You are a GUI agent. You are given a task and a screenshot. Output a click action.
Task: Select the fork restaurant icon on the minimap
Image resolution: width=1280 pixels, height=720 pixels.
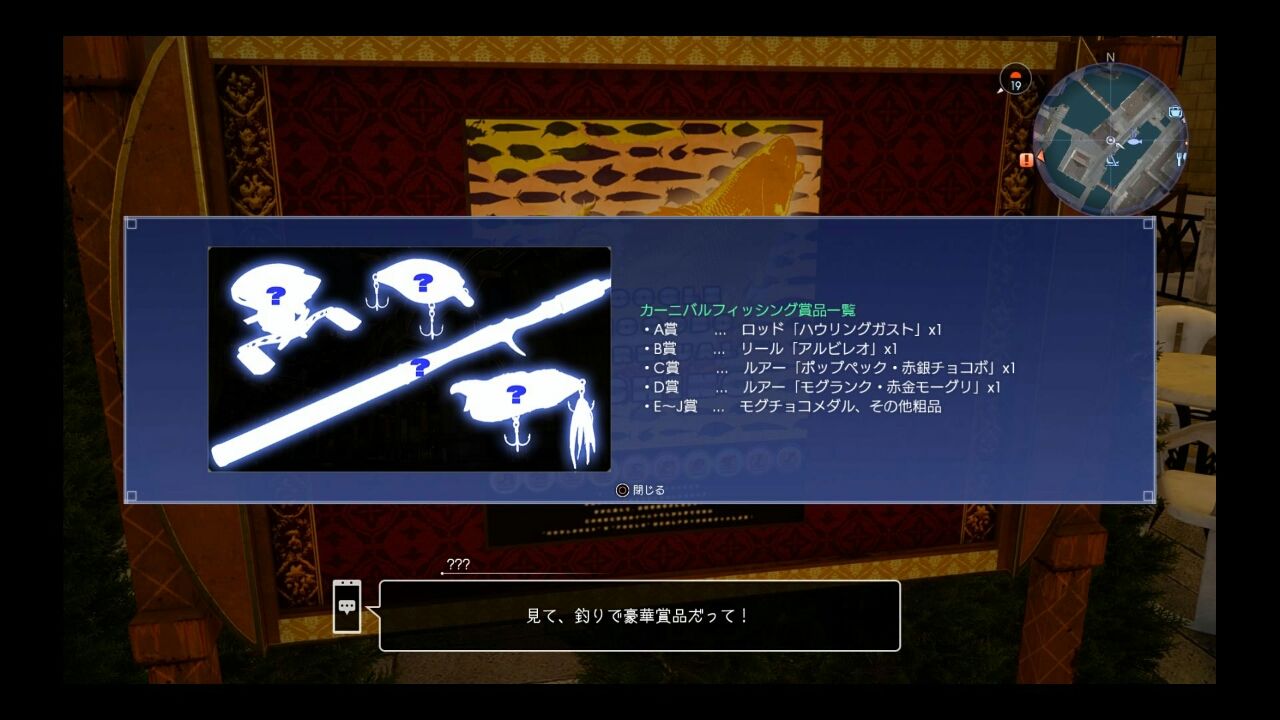click(1180, 158)
